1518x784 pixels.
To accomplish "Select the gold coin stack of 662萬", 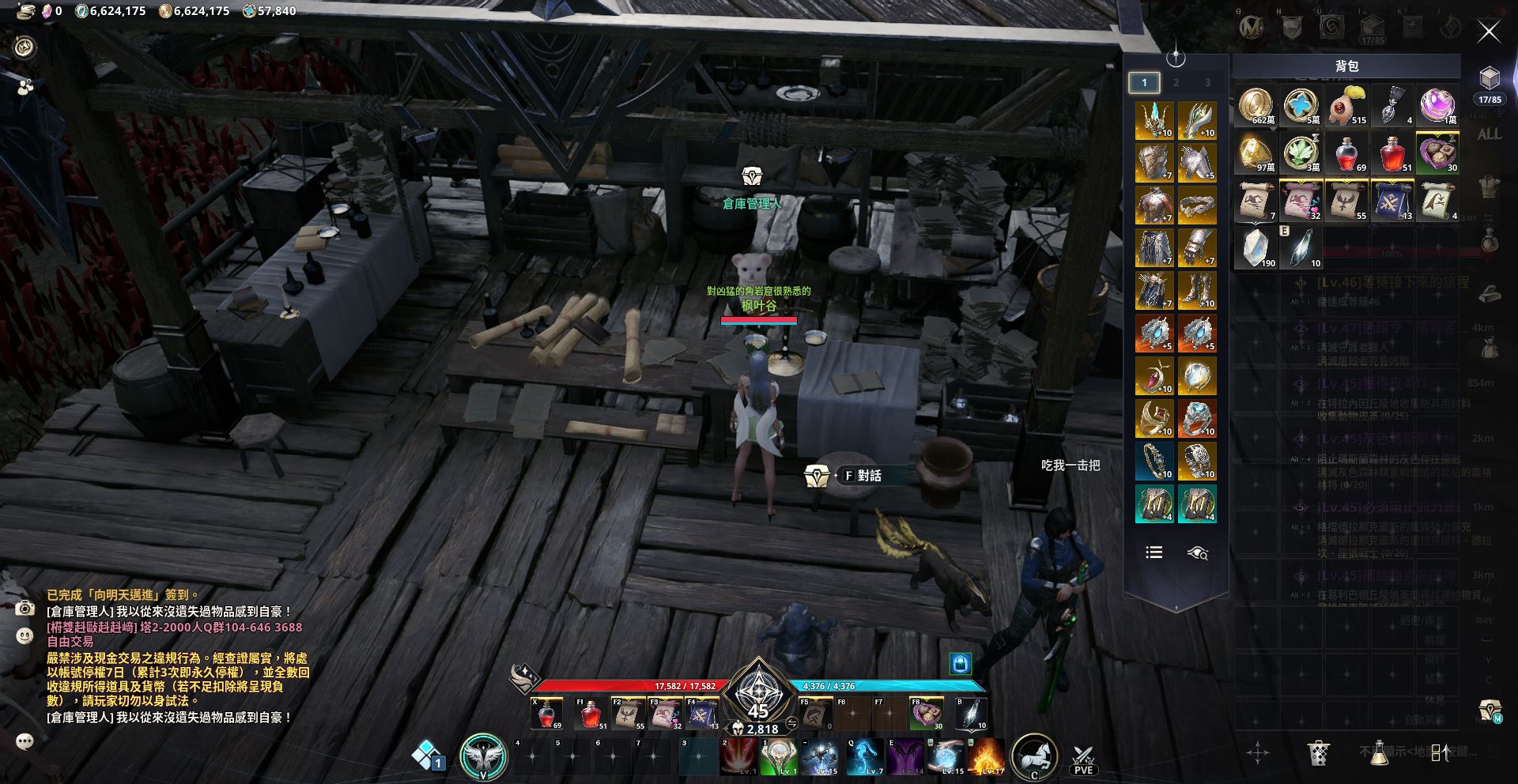I will pyautogui.click(x=1256, y=106).
